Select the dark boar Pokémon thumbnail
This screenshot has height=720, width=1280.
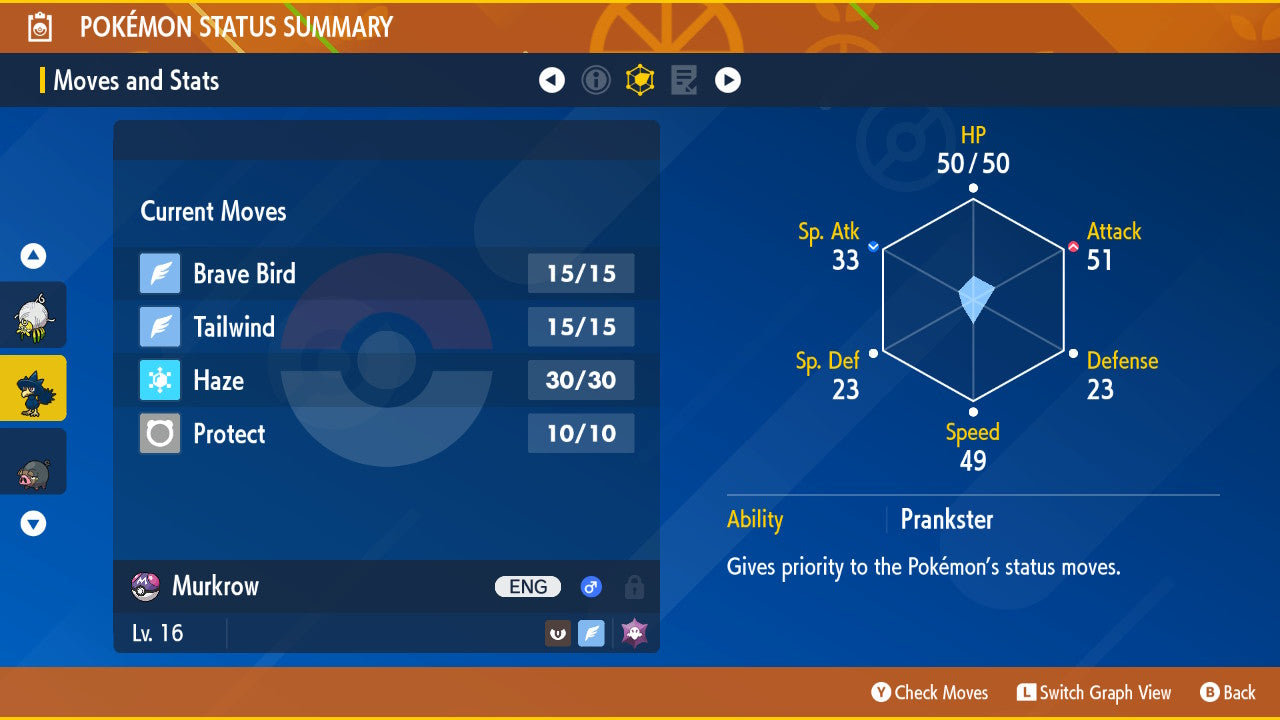point(33,461)
